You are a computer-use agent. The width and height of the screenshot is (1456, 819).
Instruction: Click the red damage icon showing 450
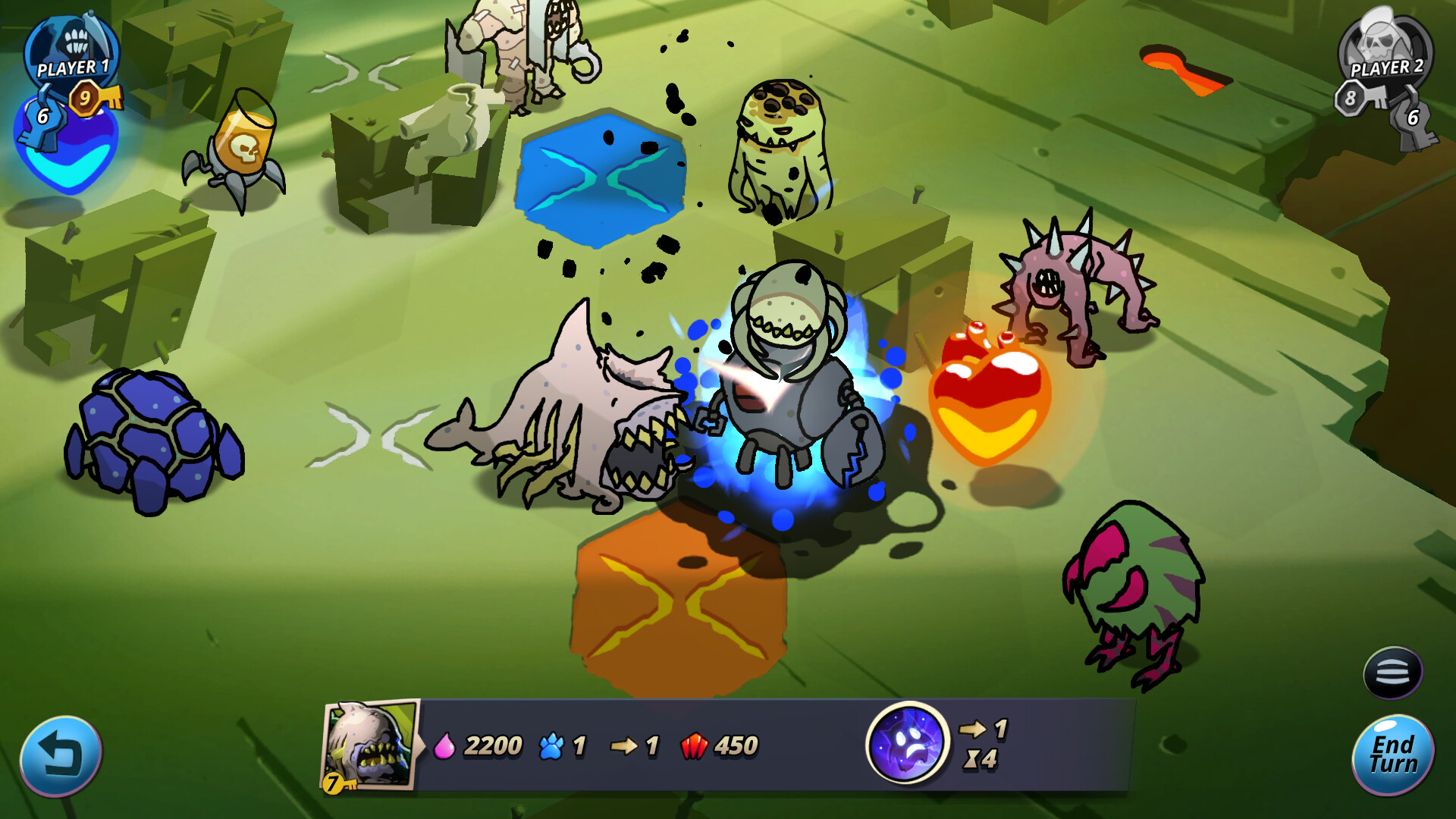[x=695, y=747]
